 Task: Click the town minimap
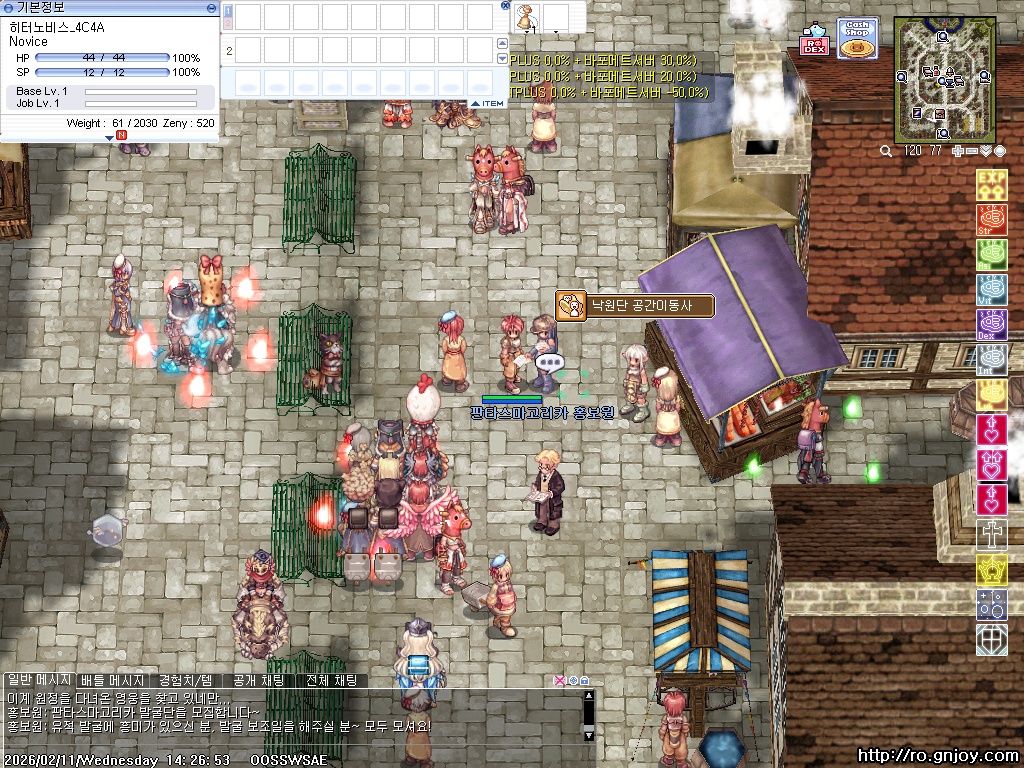point(944,80)
